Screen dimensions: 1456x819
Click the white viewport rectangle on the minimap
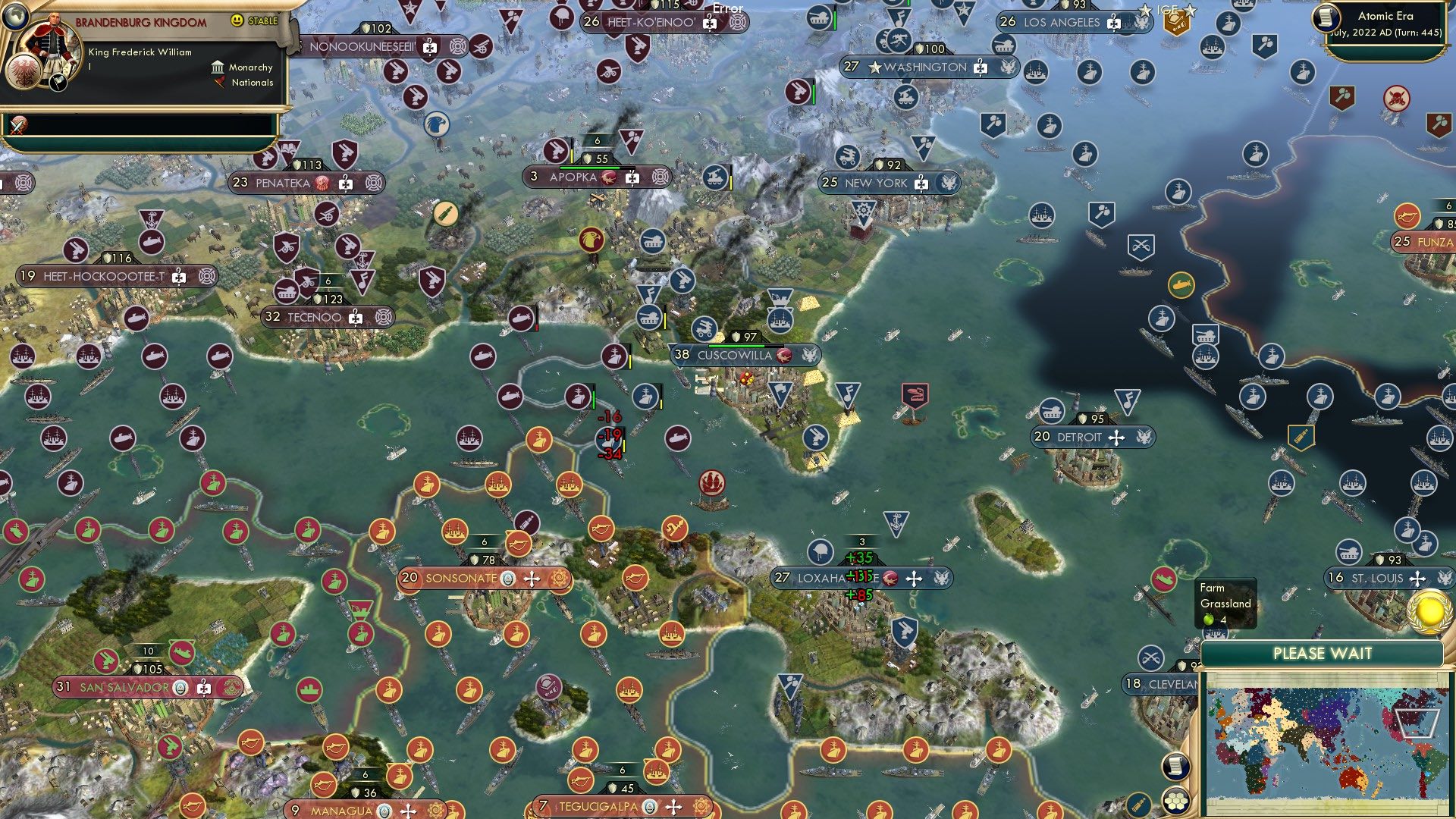[x=1418, y=723]
